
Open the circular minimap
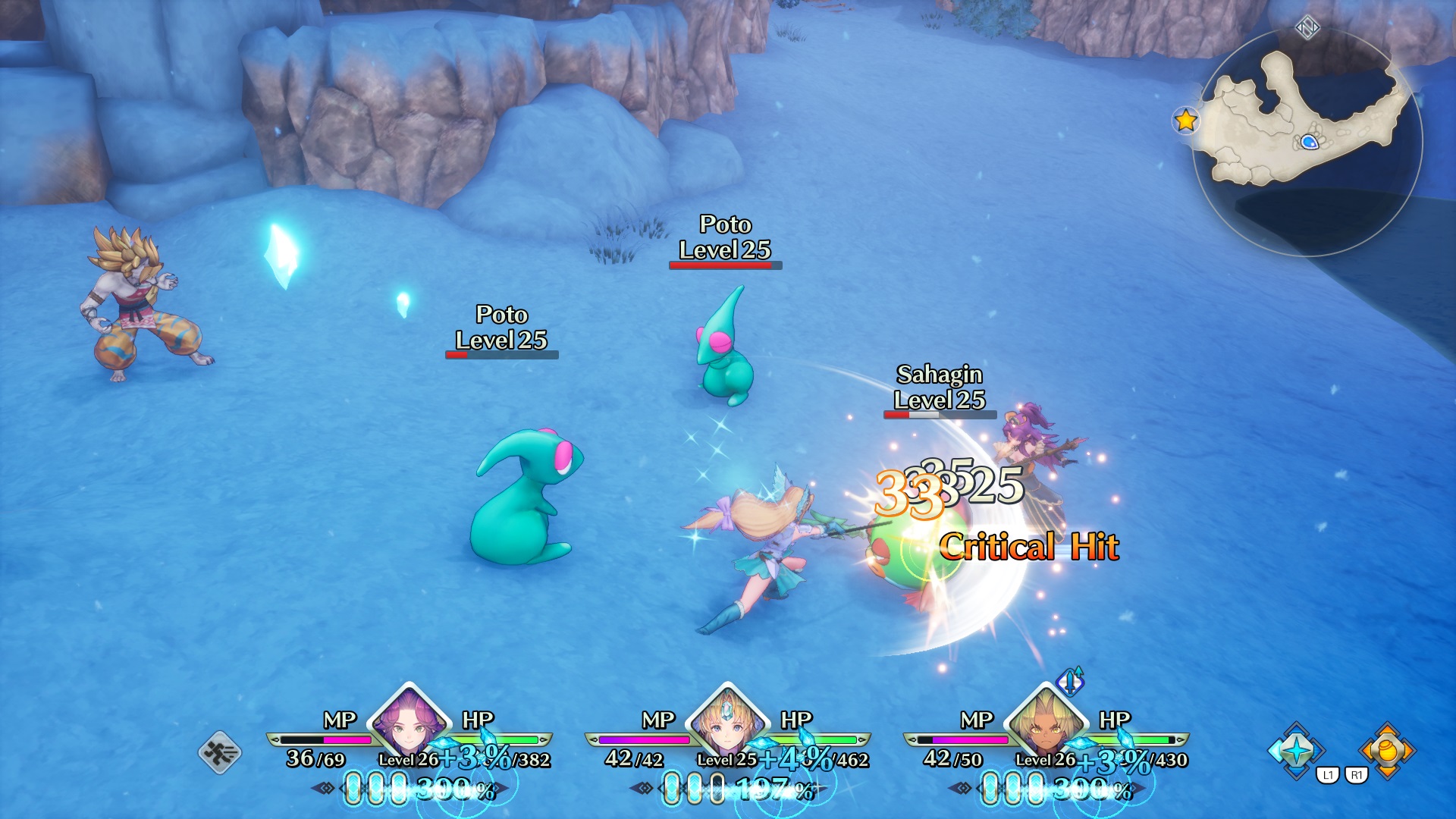[1307, 143]
